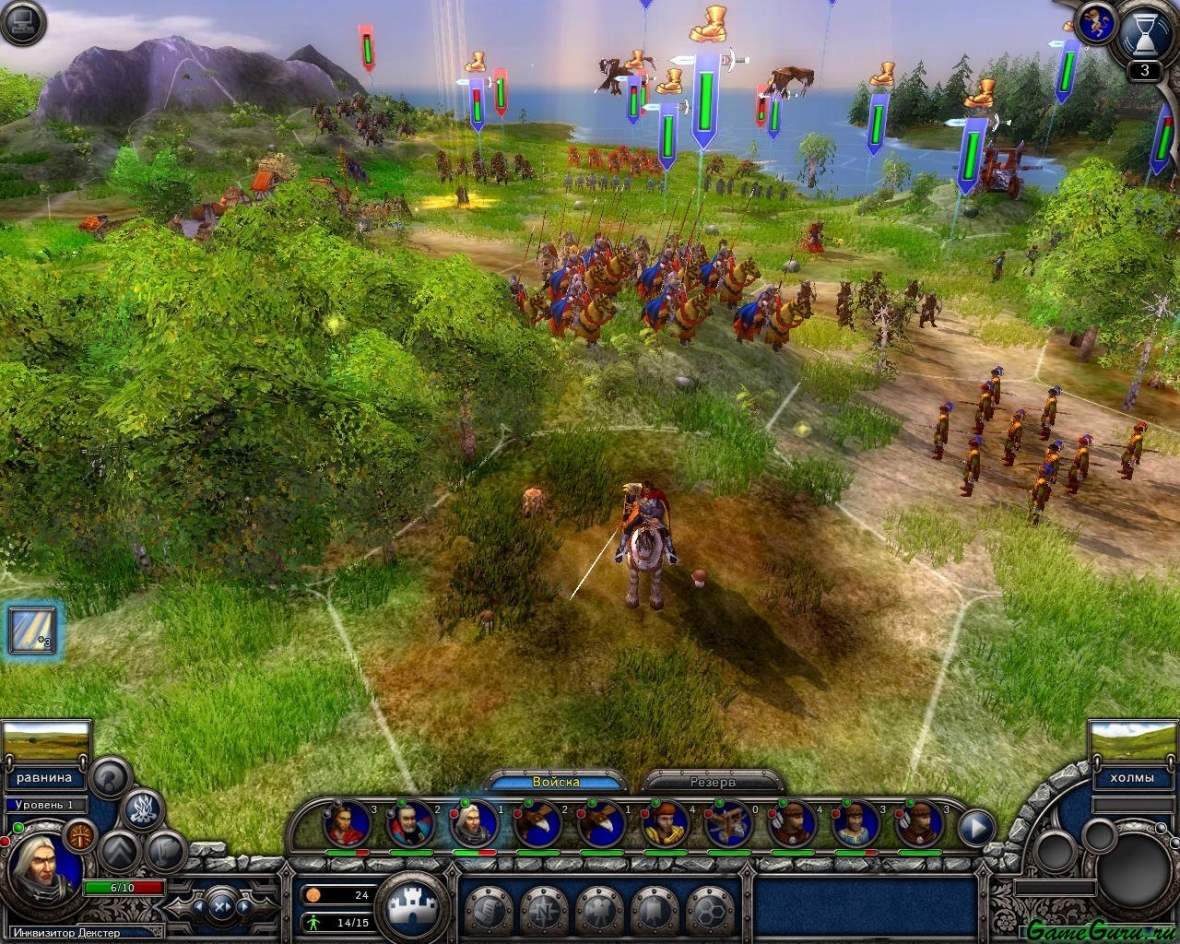Select the yellow-clad red-hat unit portrait
This screenshot has width=1180, height=944.
(665, 824)
